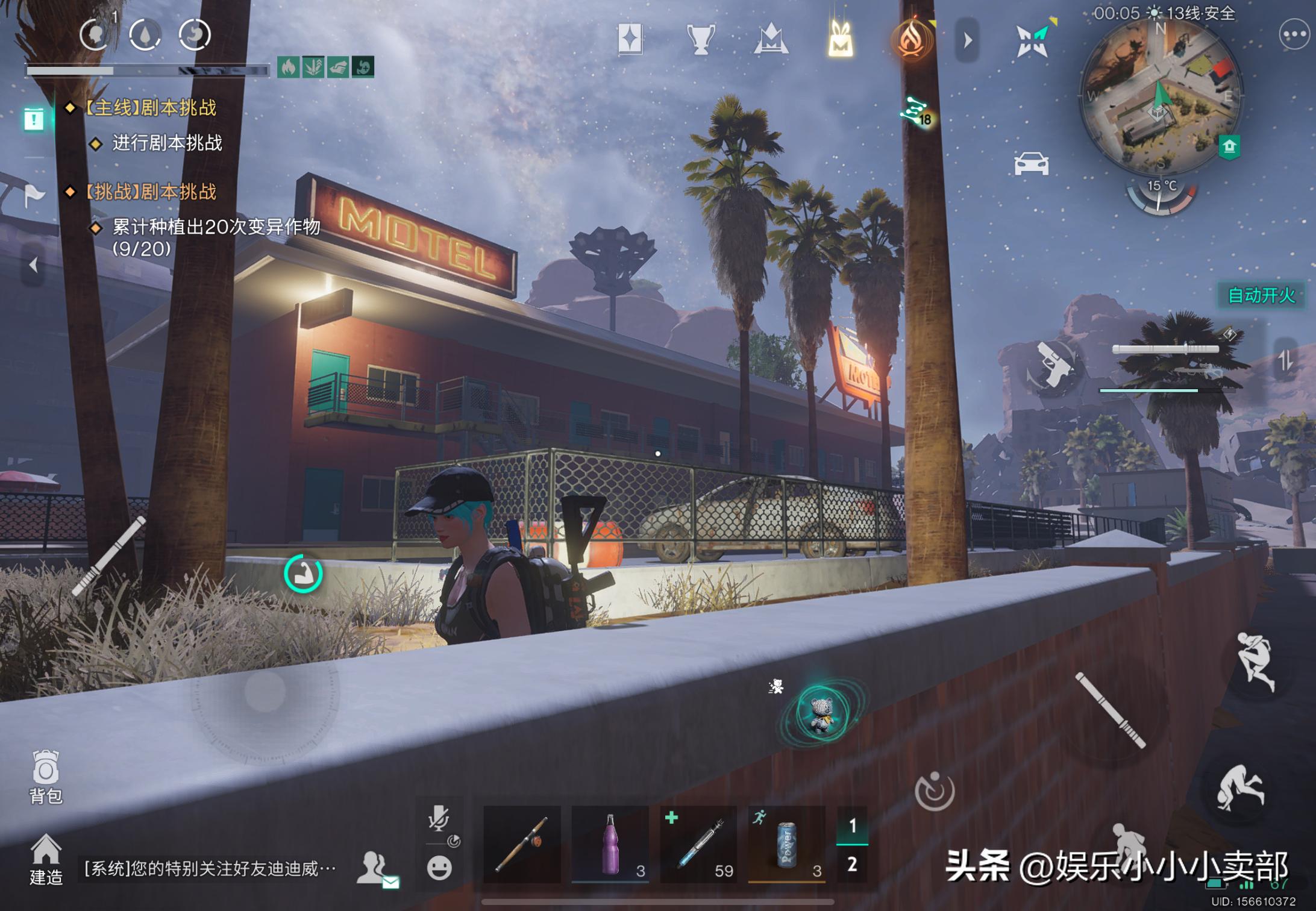The height and width of the screenshot is (911, 1316).
Task: Drink the Power energy can
Action: pyautogui.click(x=786, y=845)
